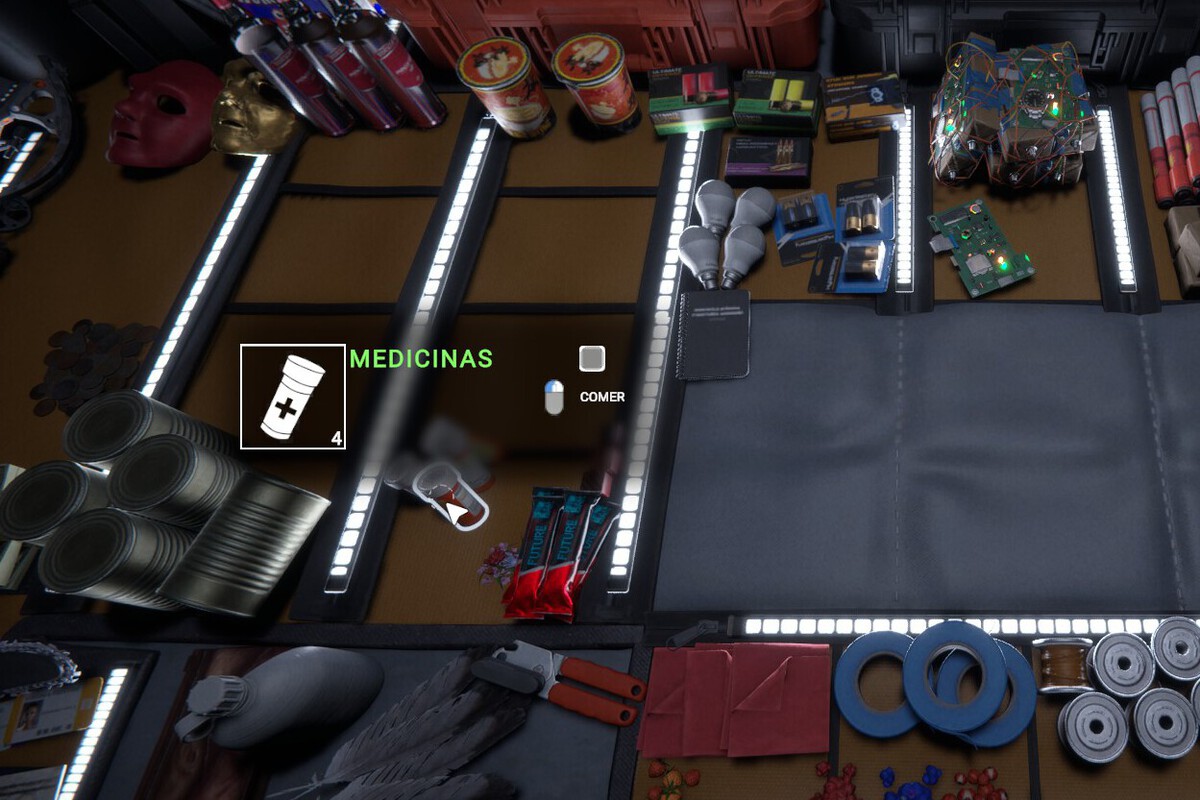
Task: Choose the shotgun shell box with yellow shells
Action: (x=777, y=101)
